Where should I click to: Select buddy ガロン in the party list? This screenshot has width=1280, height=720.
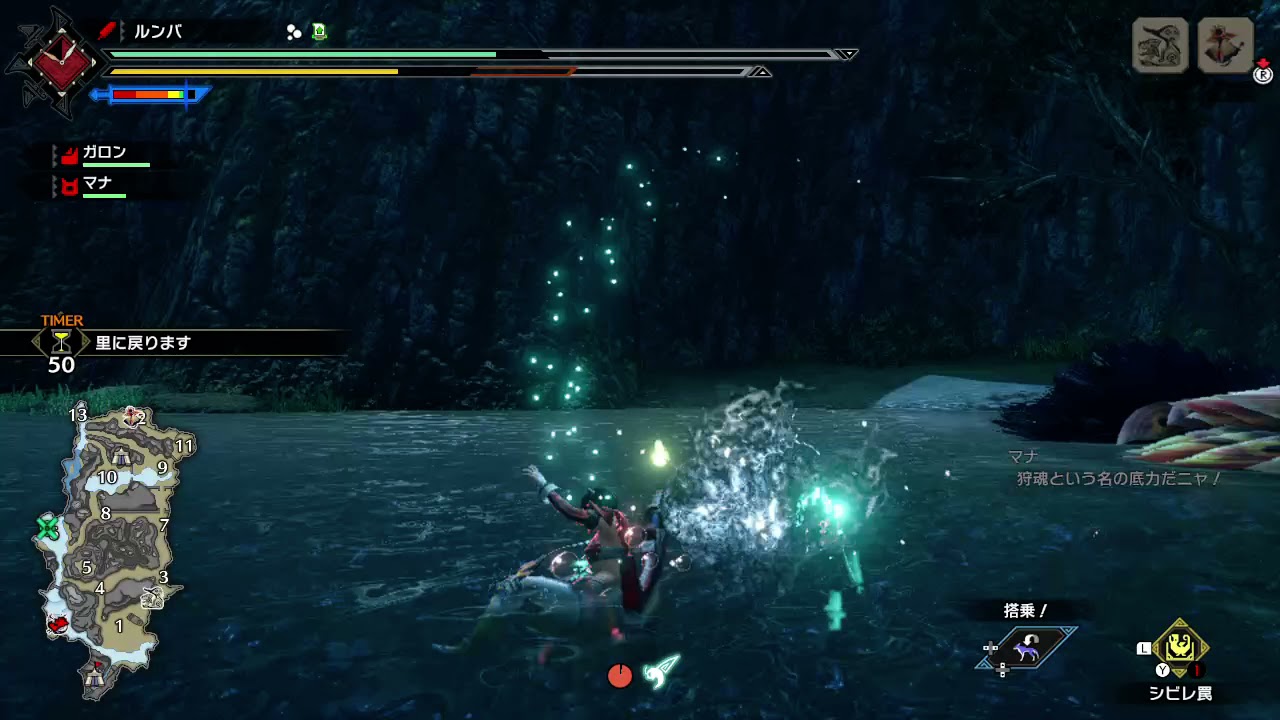104,153
